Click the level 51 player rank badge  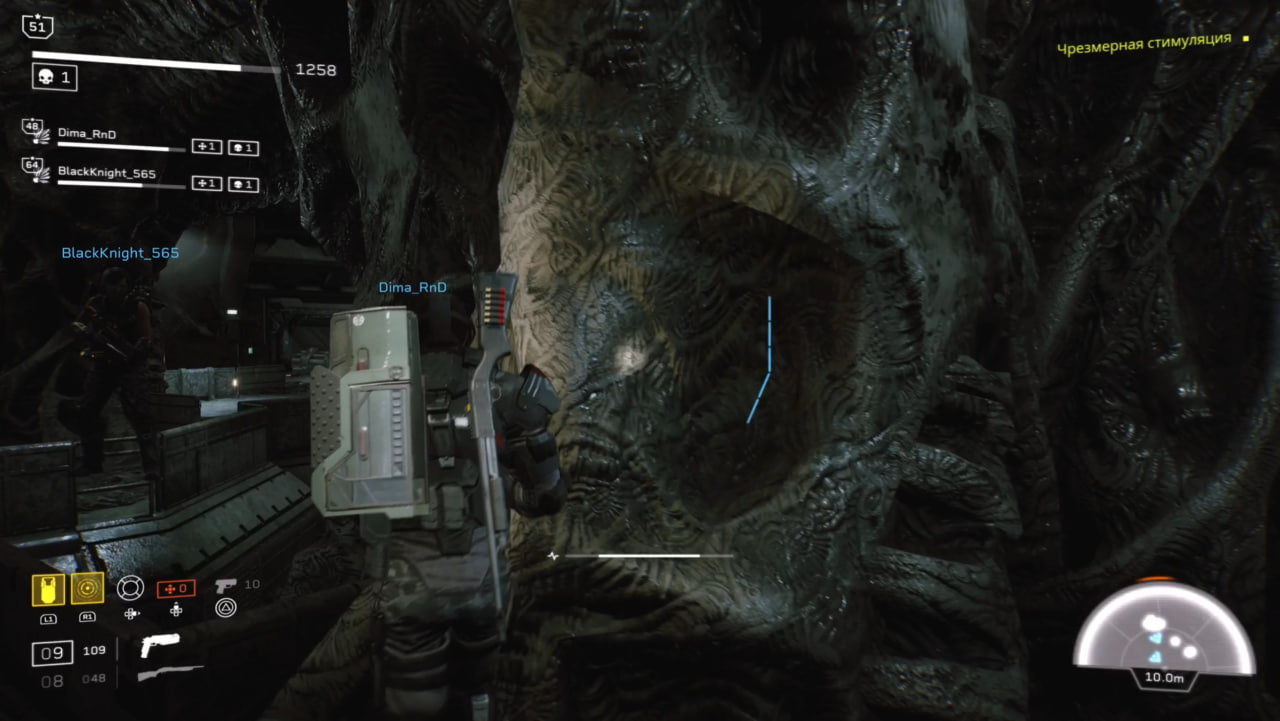pos(37,27)
